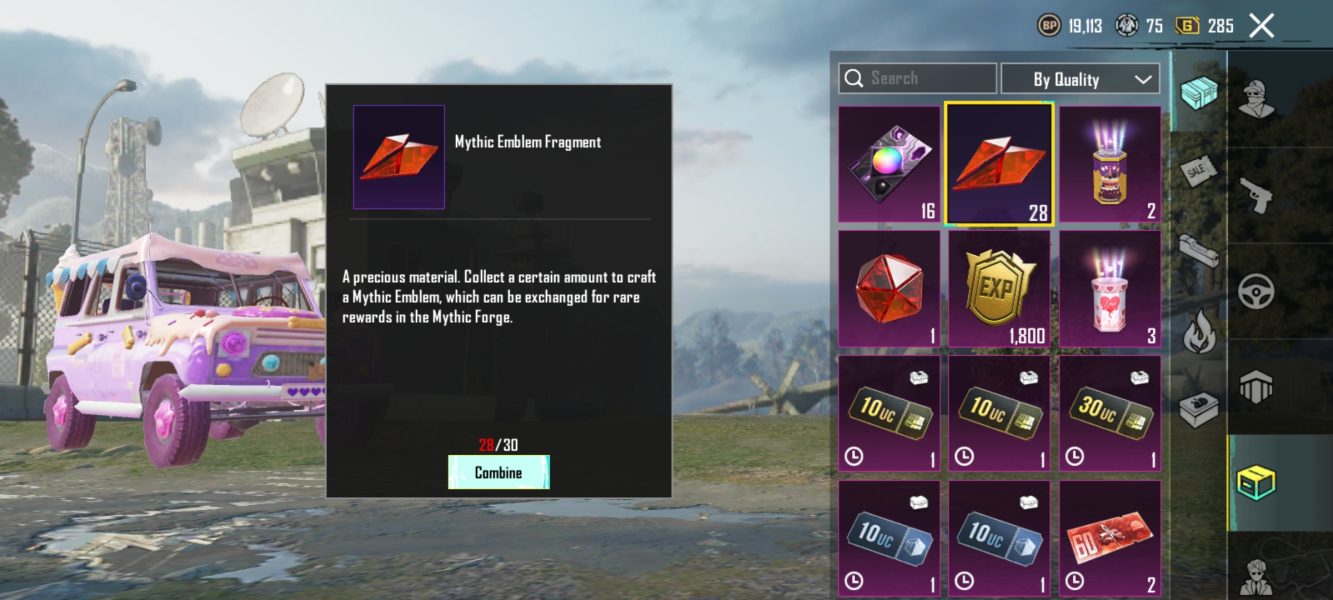Pick the gold EXP card
Screen dimensions: 1333x600
click(x=999, y=289)
